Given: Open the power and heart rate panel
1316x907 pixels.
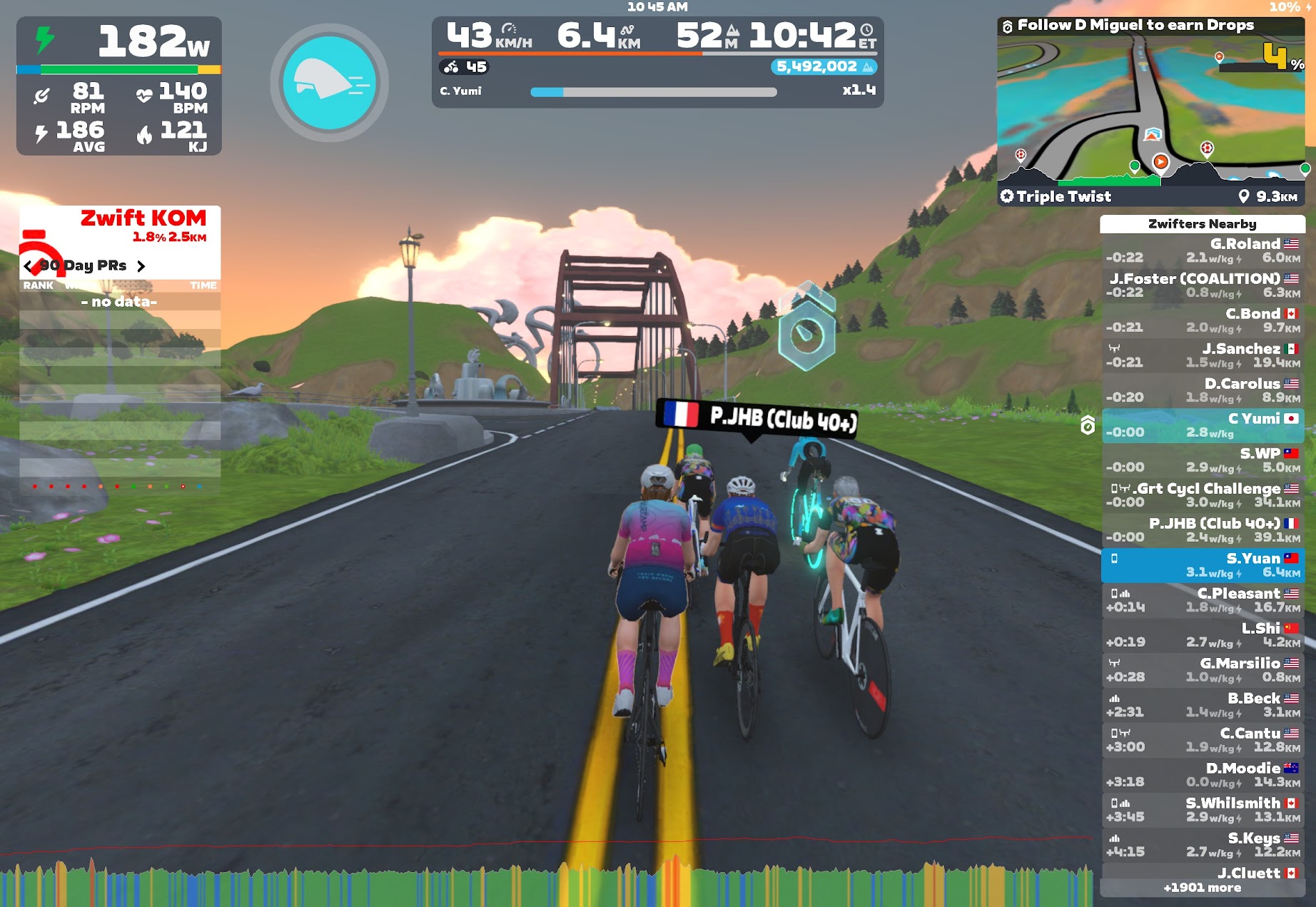Looking at the screenshot, I should [119, 86].
